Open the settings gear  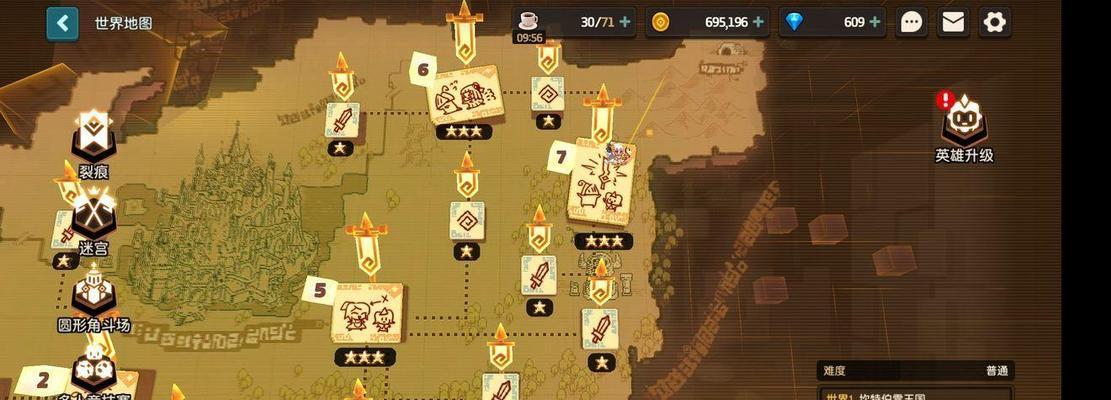pyautogui.click(x=994, y=22)
